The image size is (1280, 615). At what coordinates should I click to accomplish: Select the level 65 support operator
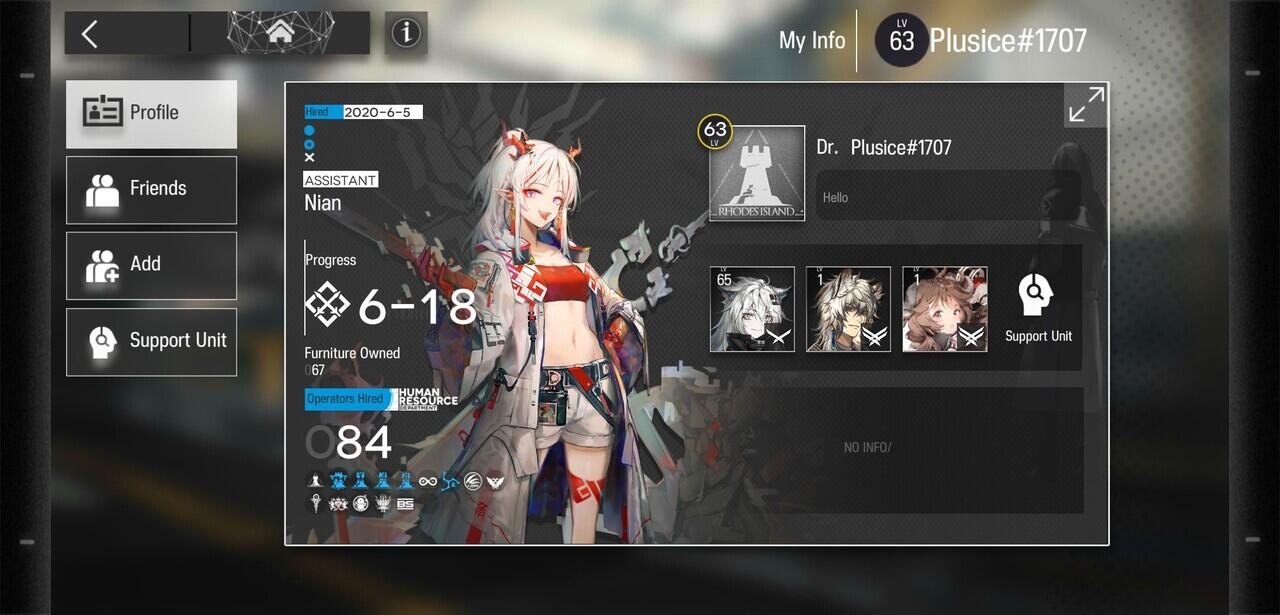(x=752, y=309)
